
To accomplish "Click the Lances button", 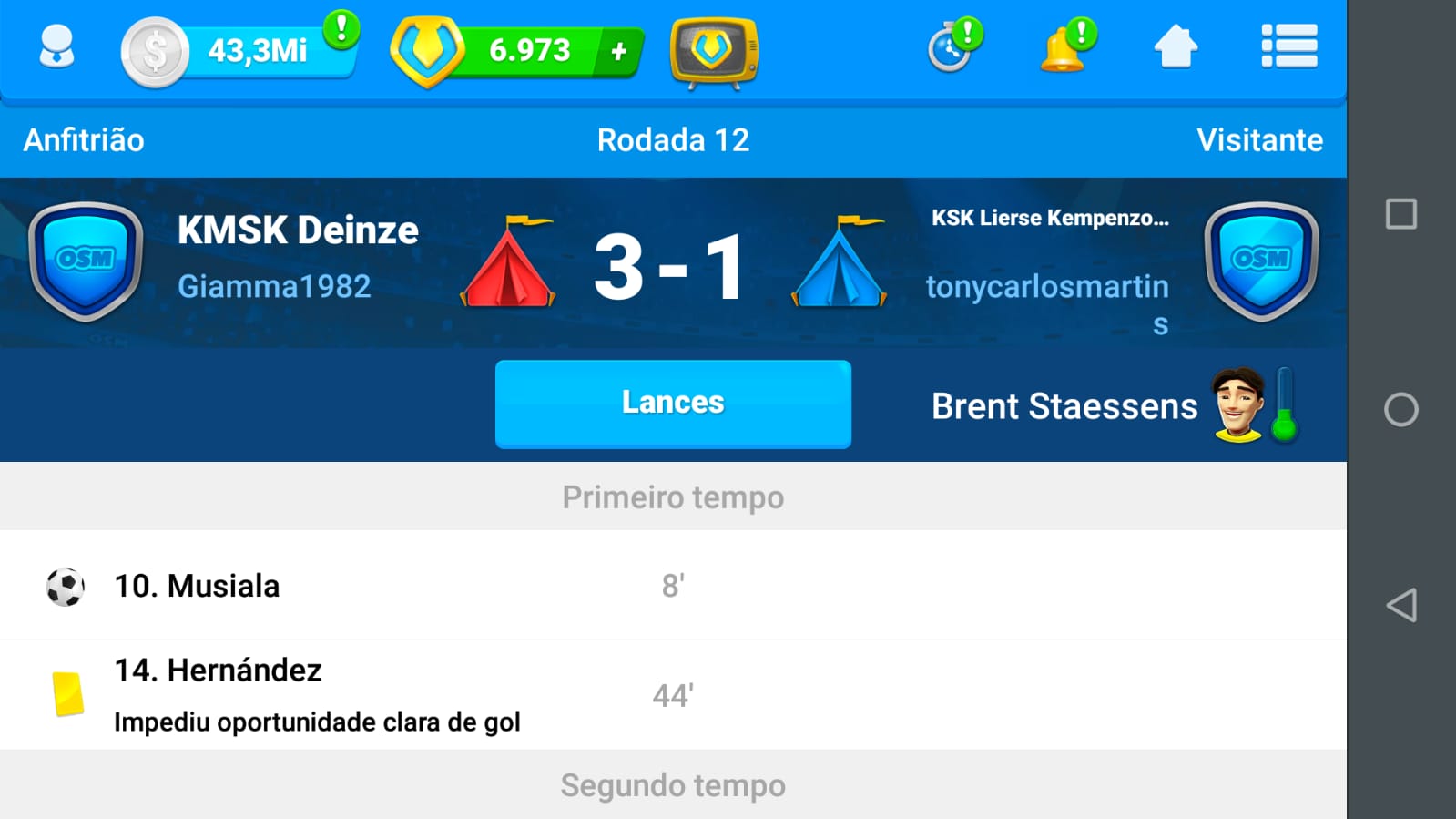I will click(x=673, y=404).
